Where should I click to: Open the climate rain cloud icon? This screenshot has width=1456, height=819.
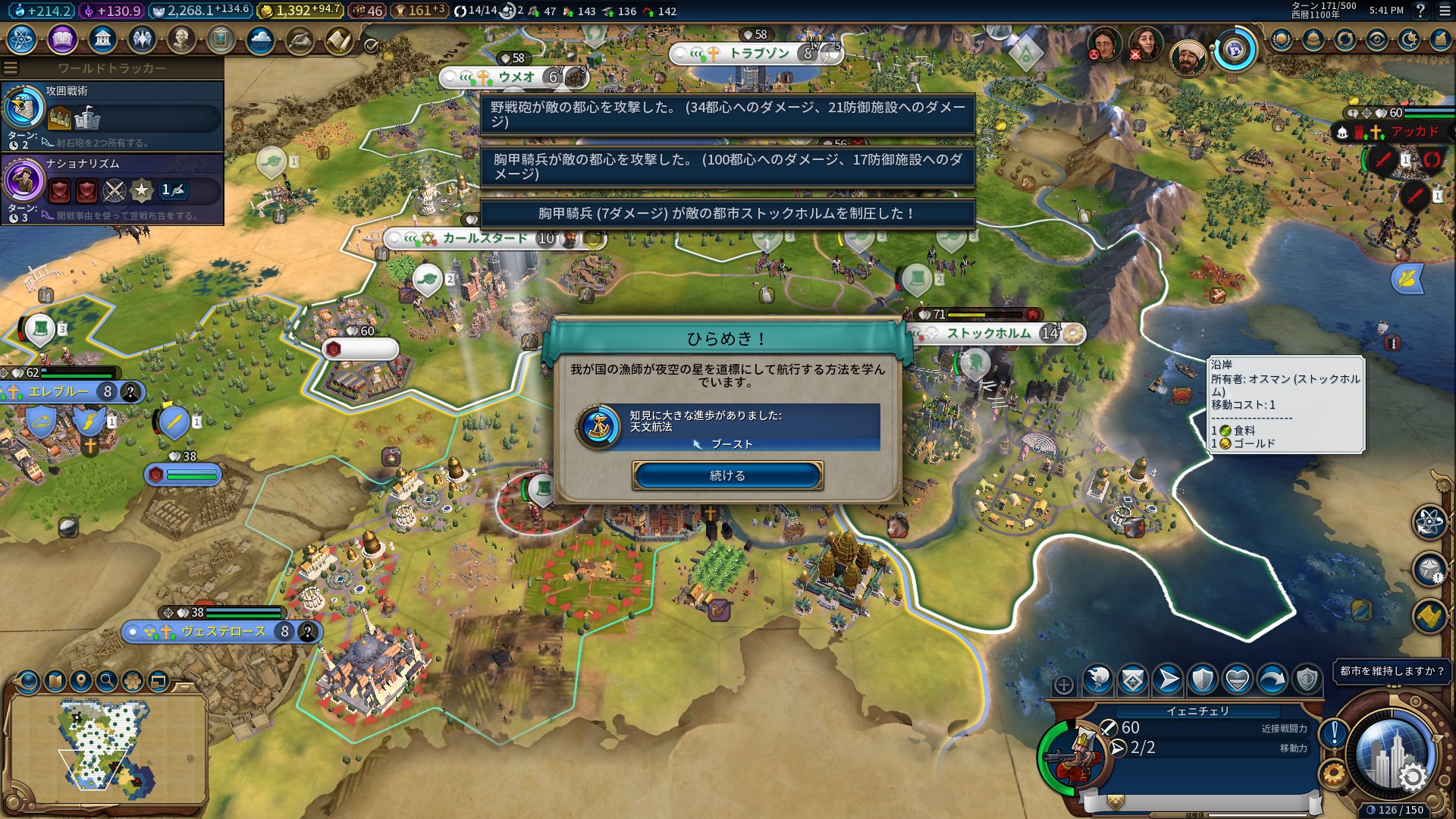(260, 39)
